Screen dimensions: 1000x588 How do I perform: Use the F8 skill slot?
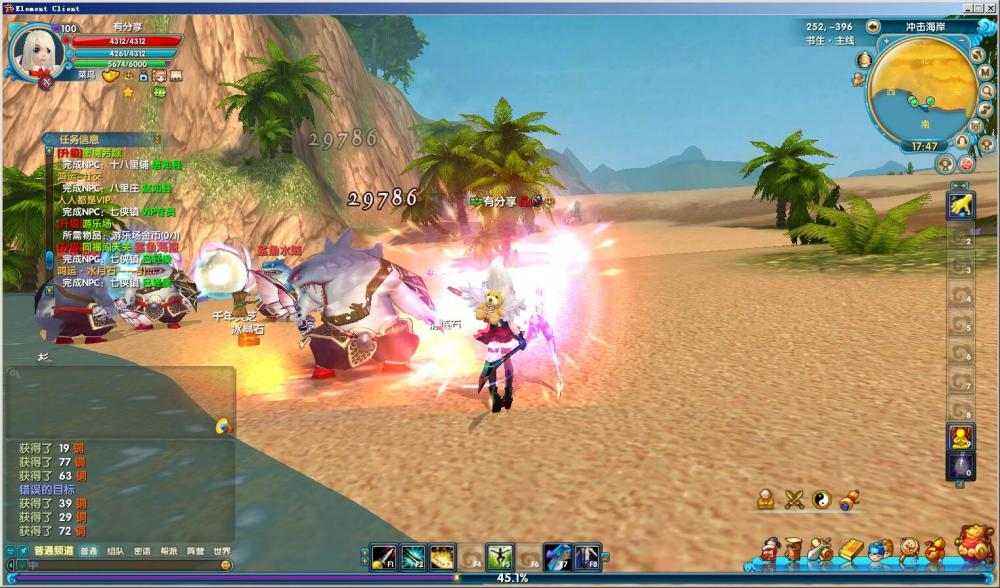586,557
